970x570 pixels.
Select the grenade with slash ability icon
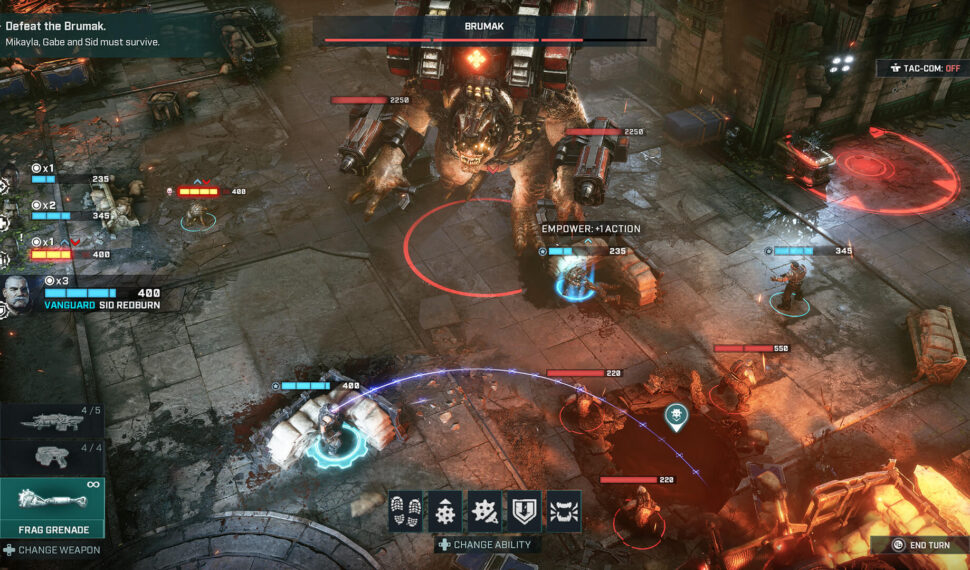click(485, 510)
